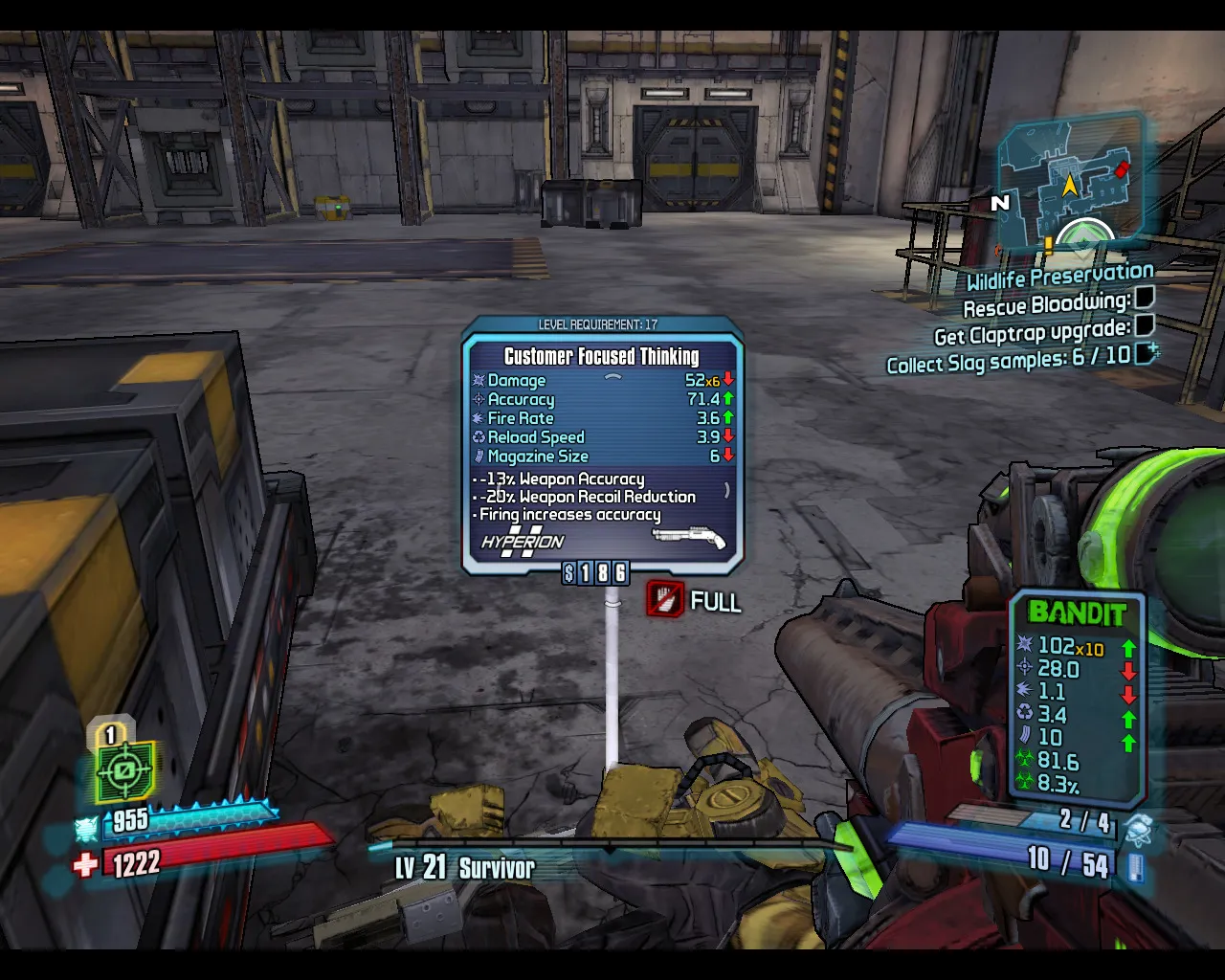Click the Collect Slag samples objective checkbox
The width and height of the screenshot is (1225, 980).
[1146, 353]
